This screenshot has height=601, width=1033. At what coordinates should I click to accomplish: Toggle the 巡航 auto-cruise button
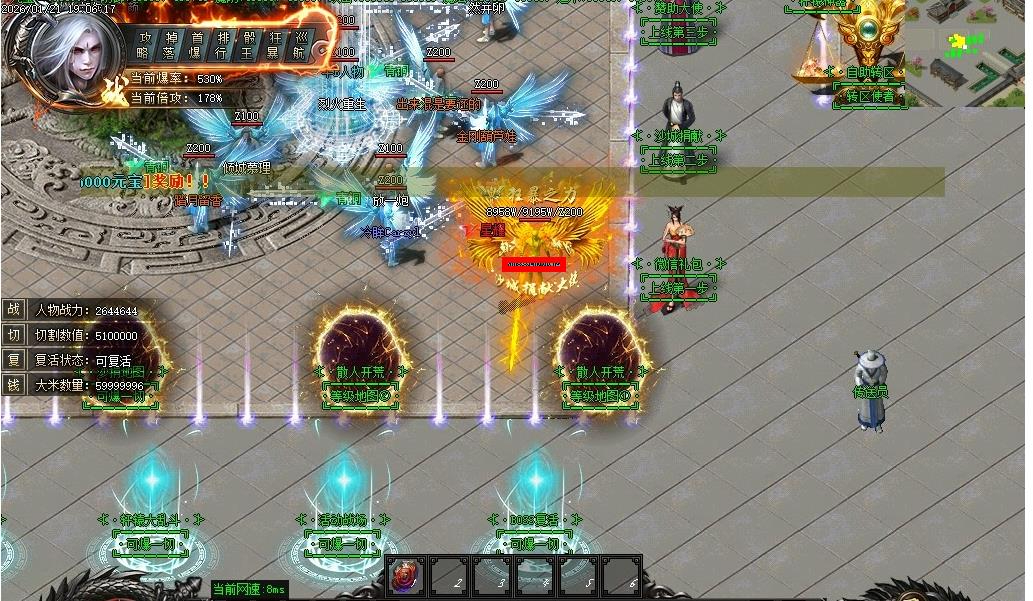pos(300,45)
